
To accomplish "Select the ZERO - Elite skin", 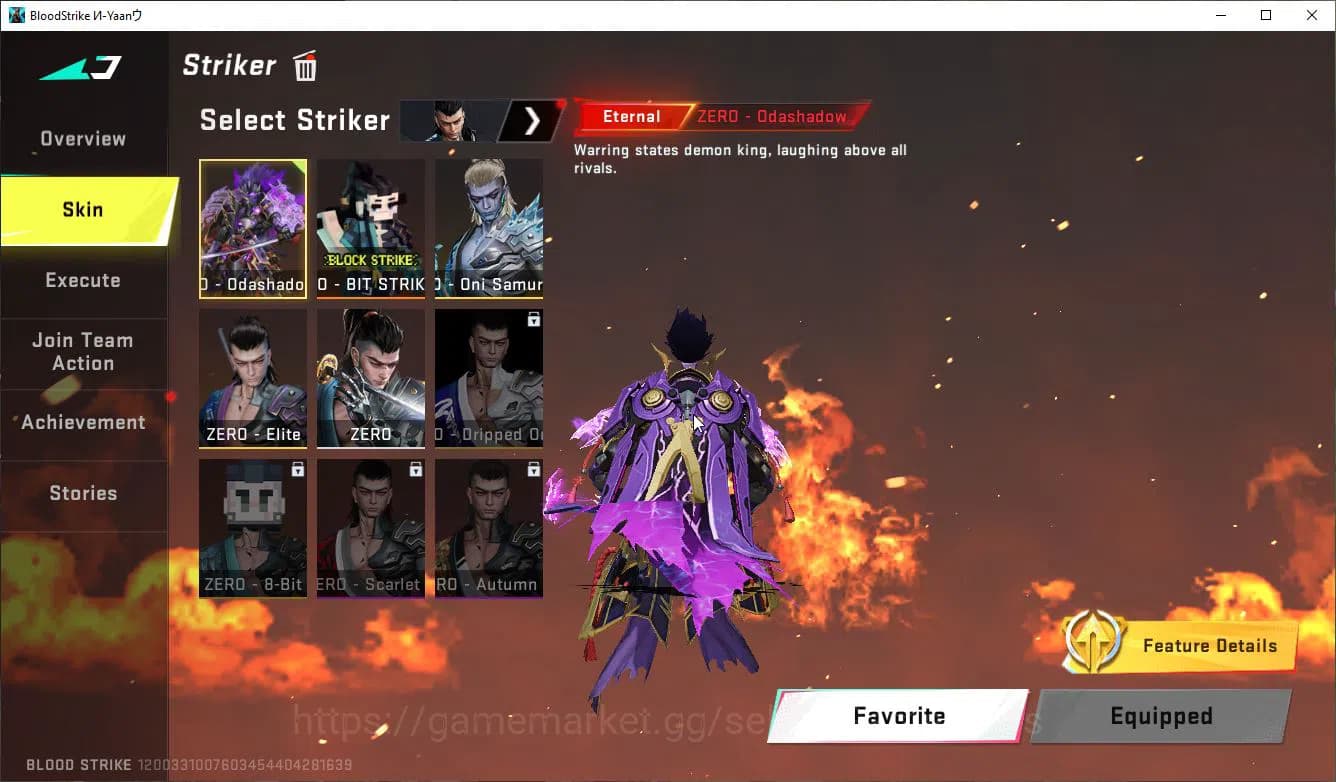I will (x=252, y=378).
